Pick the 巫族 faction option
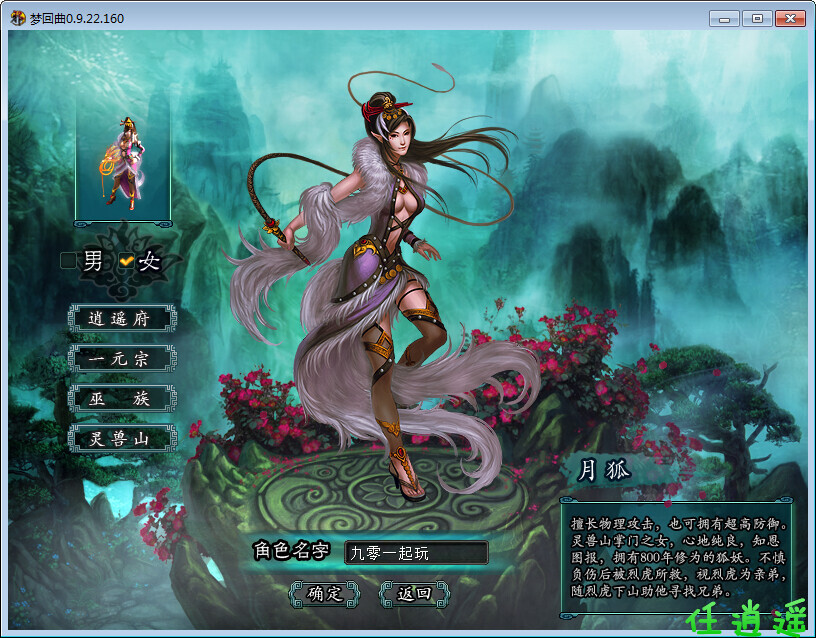 pos(122,398)
